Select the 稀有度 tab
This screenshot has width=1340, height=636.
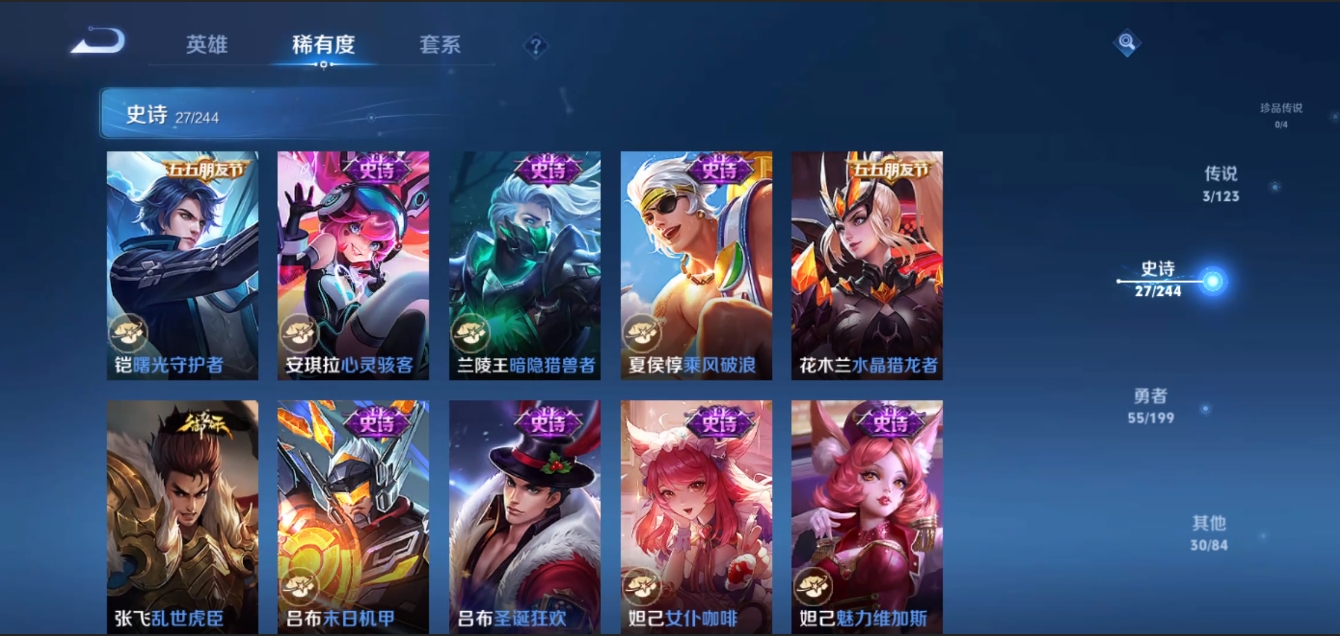(x=323, y=45)
